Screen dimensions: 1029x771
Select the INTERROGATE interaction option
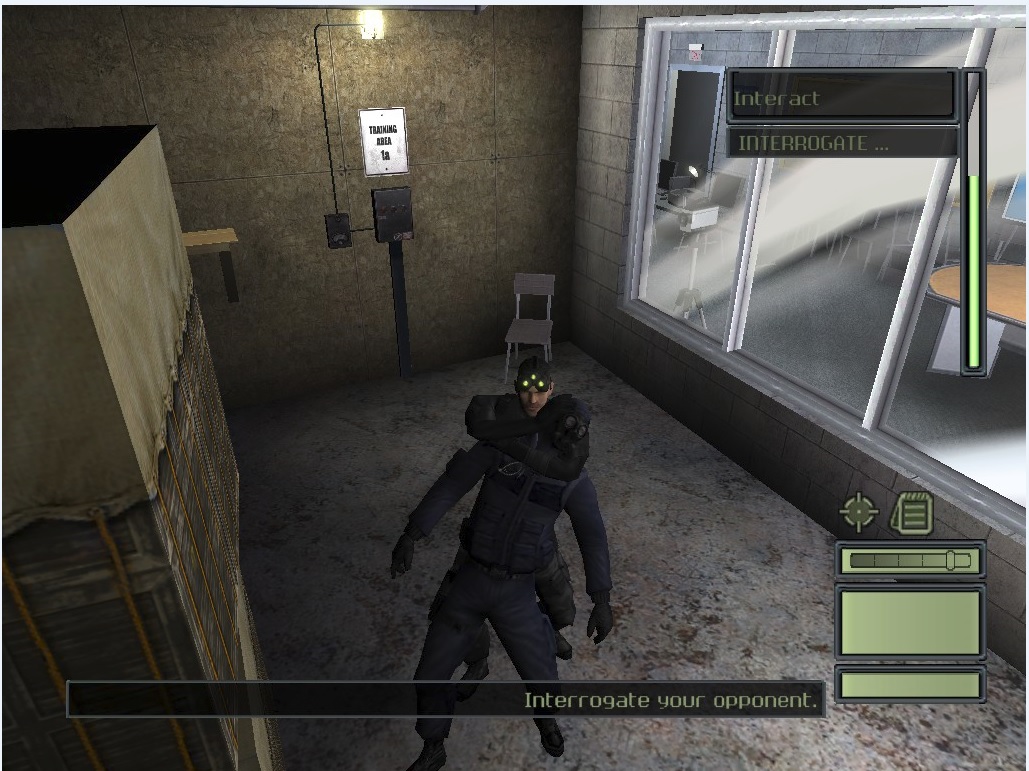click(840, 143)
